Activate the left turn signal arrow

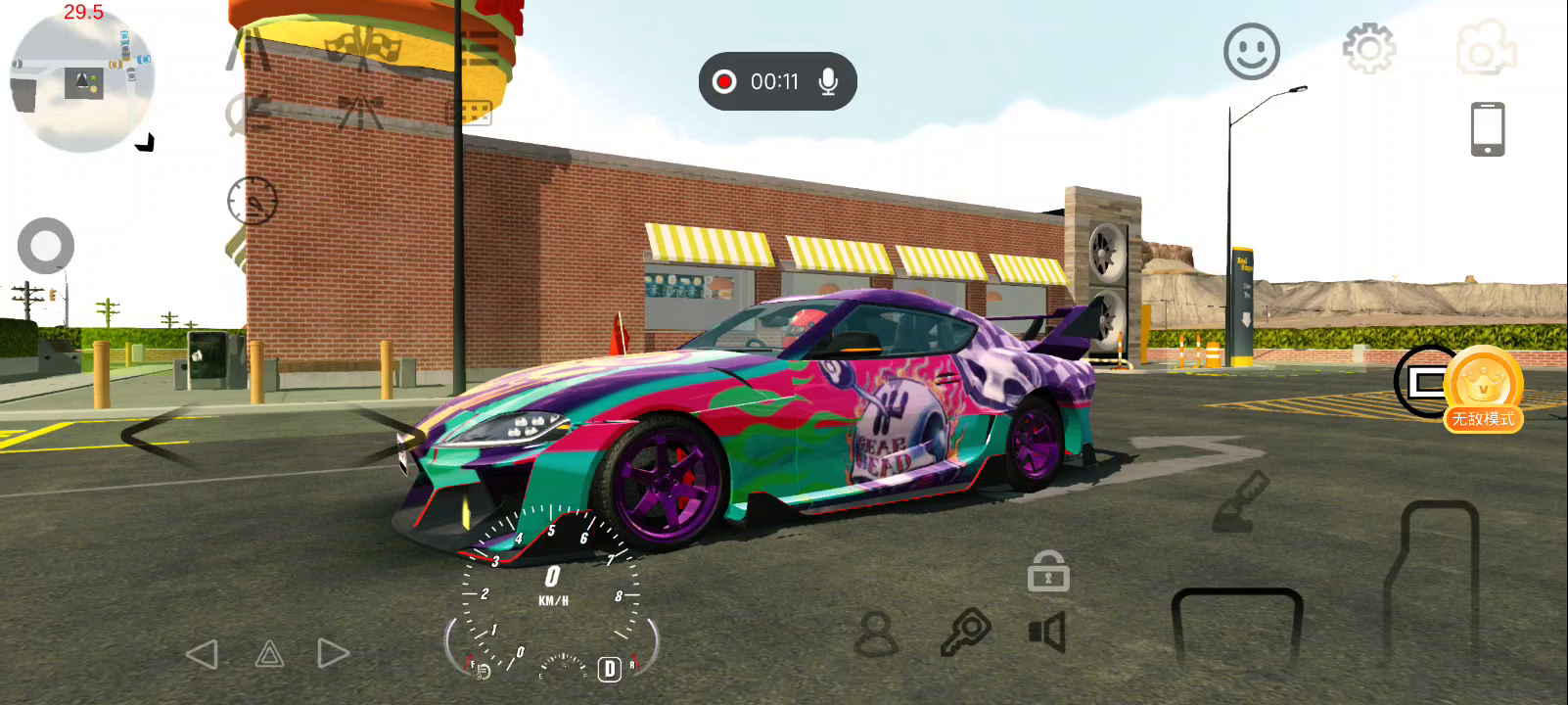[x=203, y=654]
